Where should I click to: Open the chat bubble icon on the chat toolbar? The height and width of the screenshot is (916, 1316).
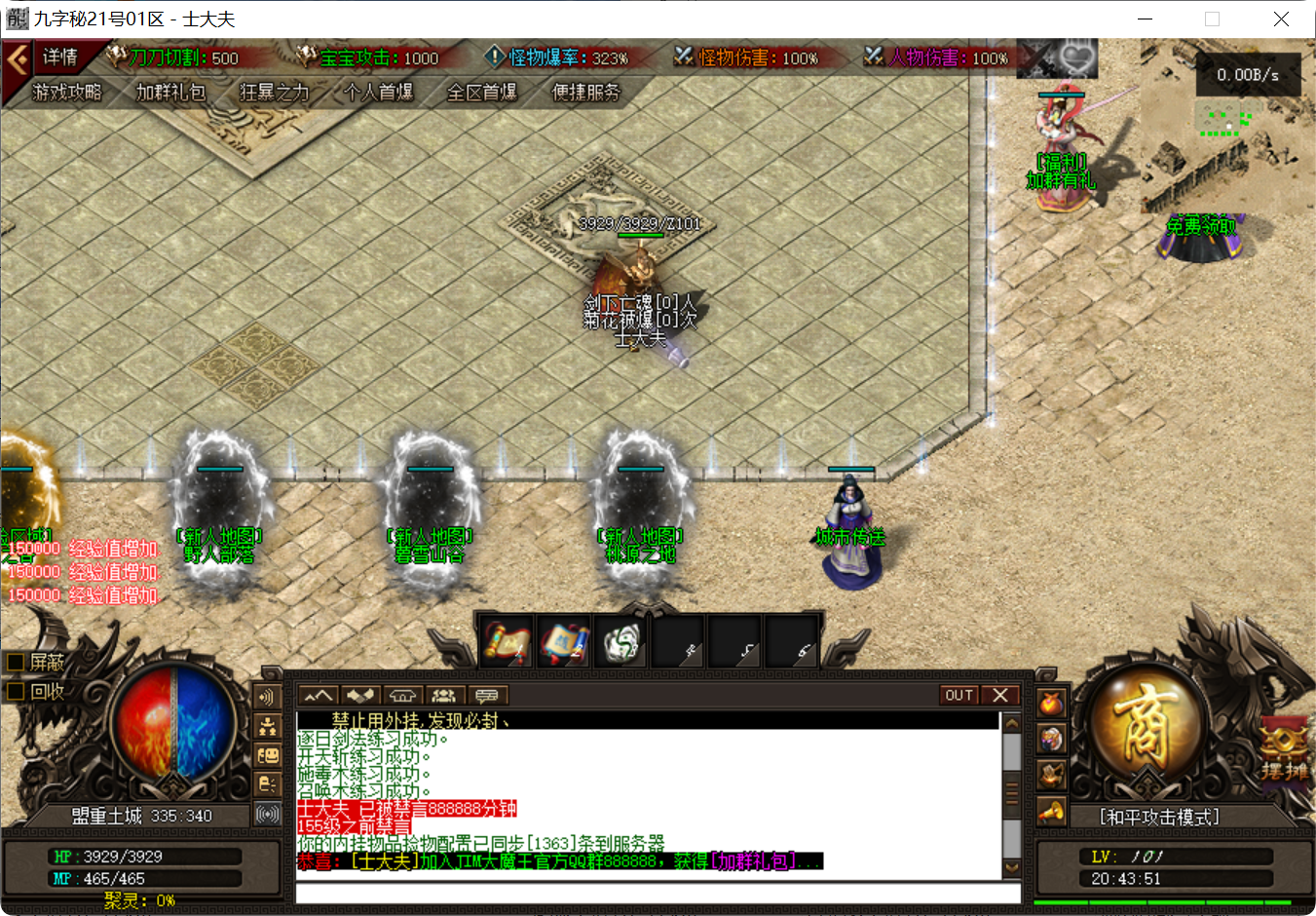pos(487,694)
